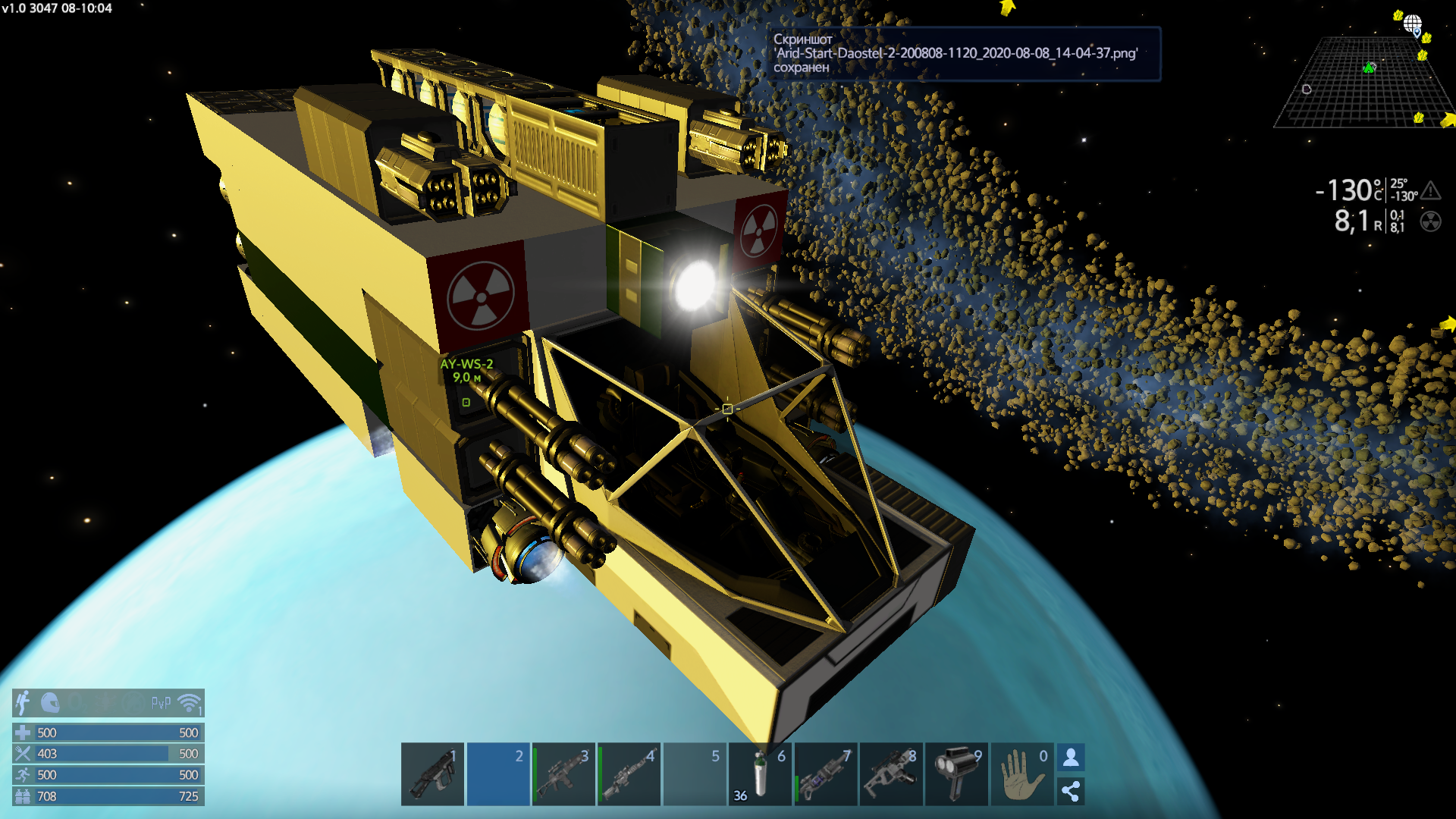Select the pistol in hotbar slot 1

(x=432, y=774)
